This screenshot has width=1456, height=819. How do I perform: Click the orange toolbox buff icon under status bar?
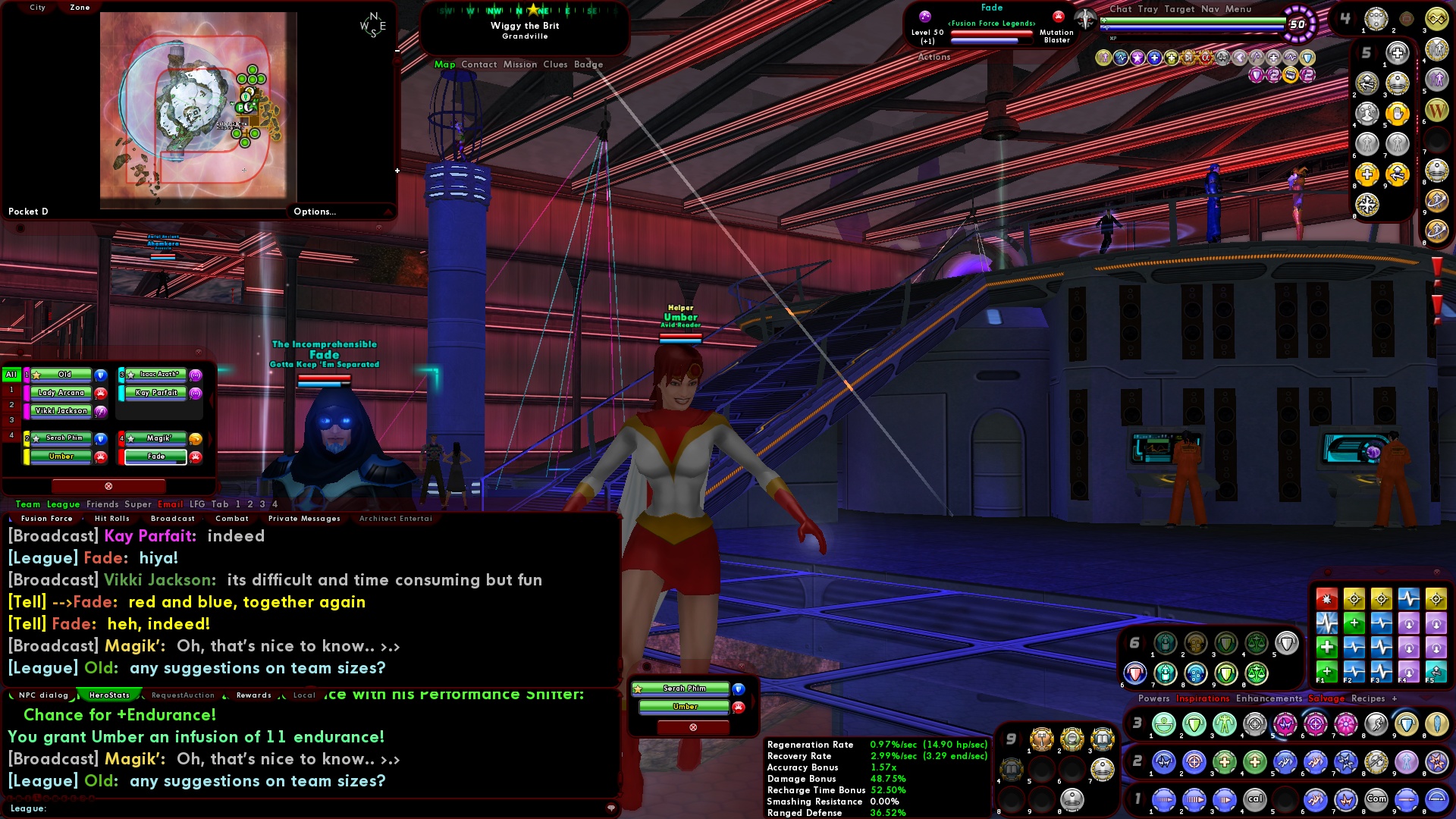coord(1289,75)
